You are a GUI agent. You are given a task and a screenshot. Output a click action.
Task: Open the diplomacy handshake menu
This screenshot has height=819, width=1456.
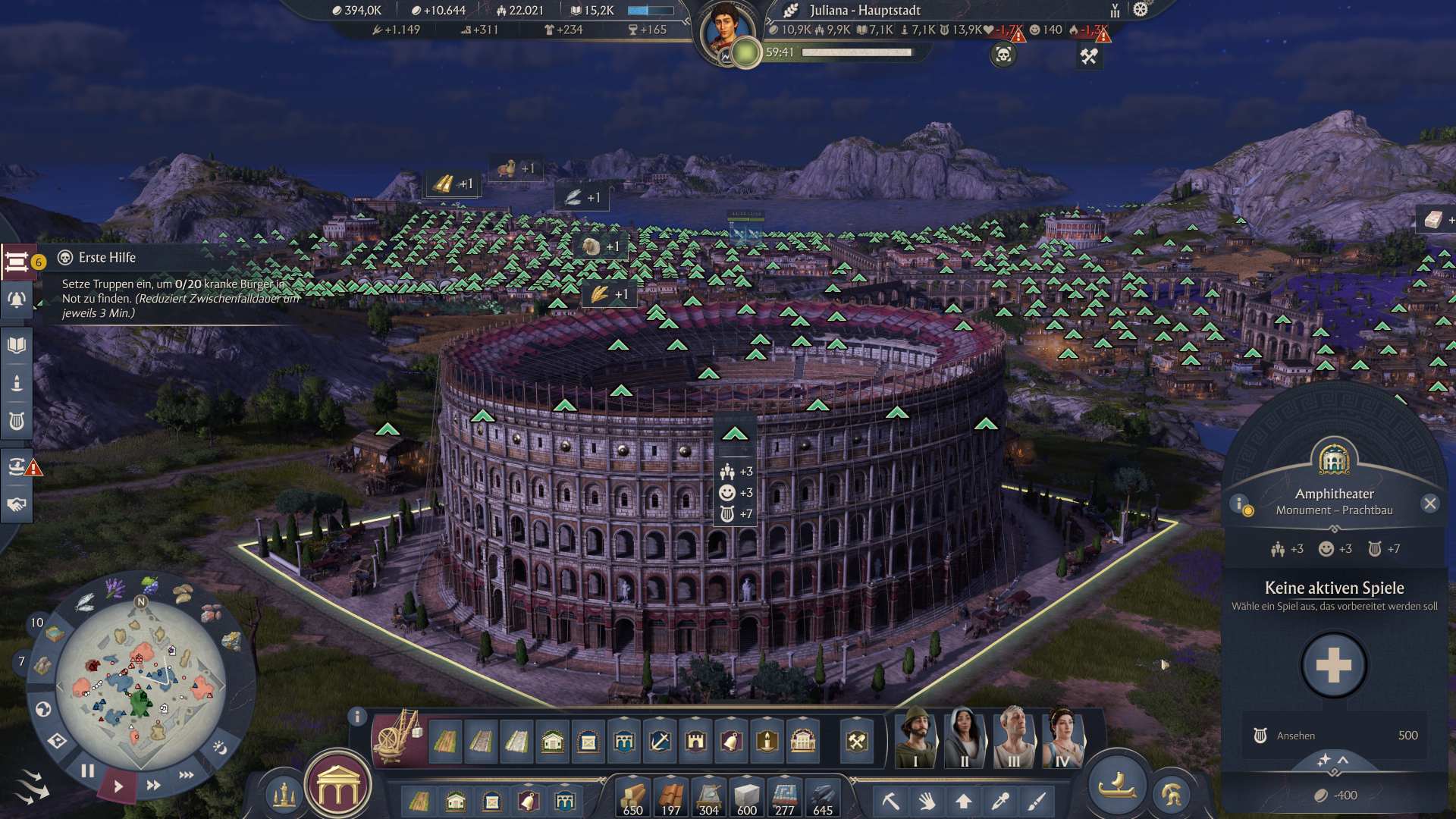point(17,504)
